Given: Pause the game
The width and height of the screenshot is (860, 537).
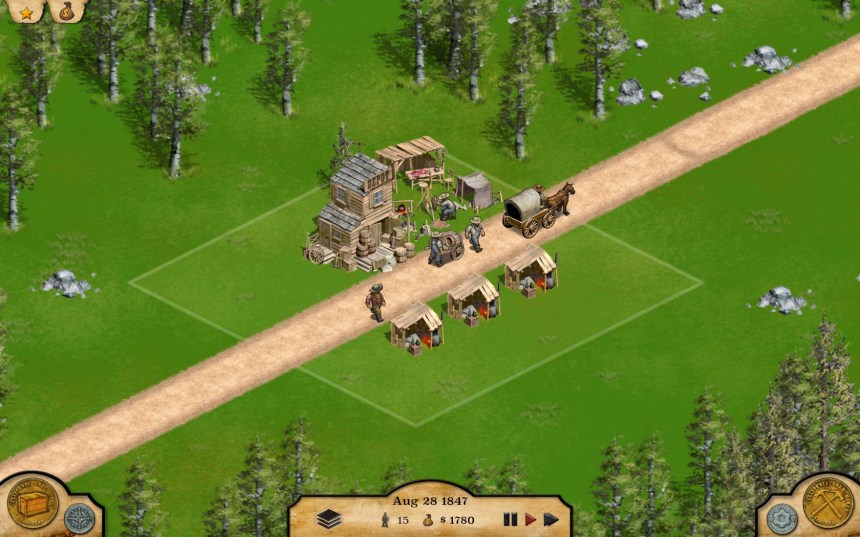Looking at the screenshot, I should 510,519.
